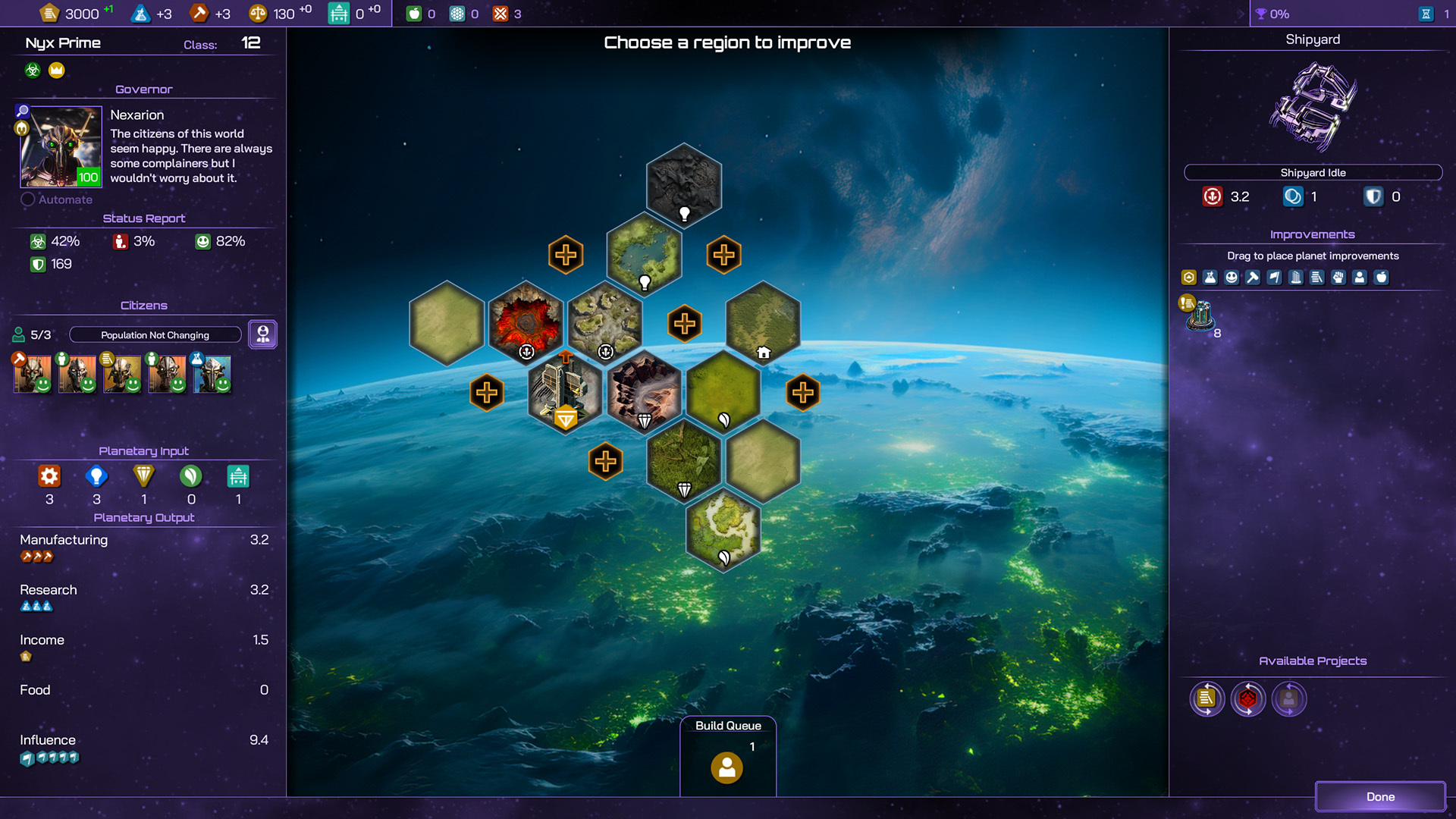Click the gold credits icon in resource bar
This screenshot has width=1456, height=819.
(x=50, y=13)
